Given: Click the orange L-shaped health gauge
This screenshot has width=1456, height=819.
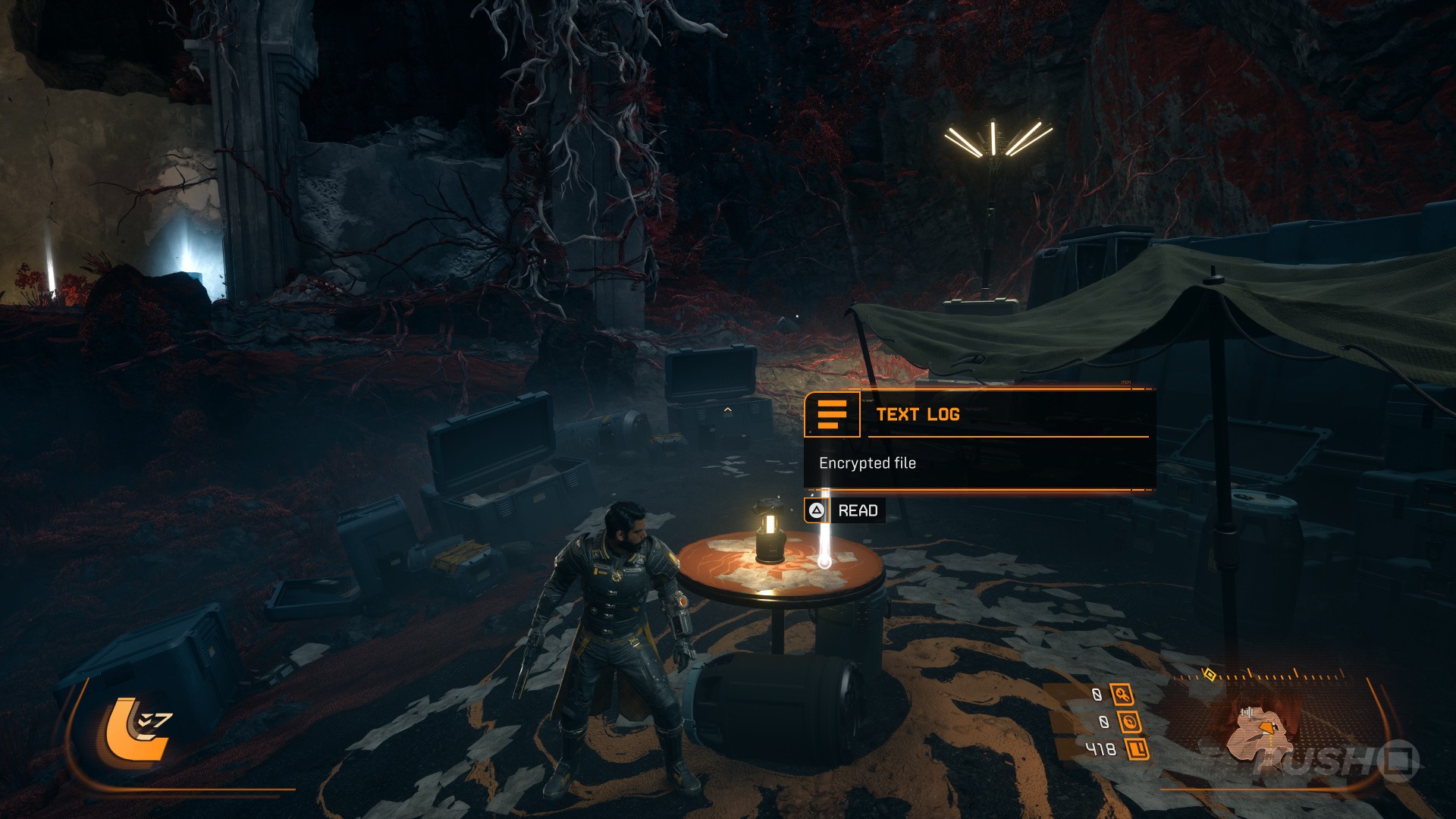Looking at the screenshot, I should click(136, 730).
